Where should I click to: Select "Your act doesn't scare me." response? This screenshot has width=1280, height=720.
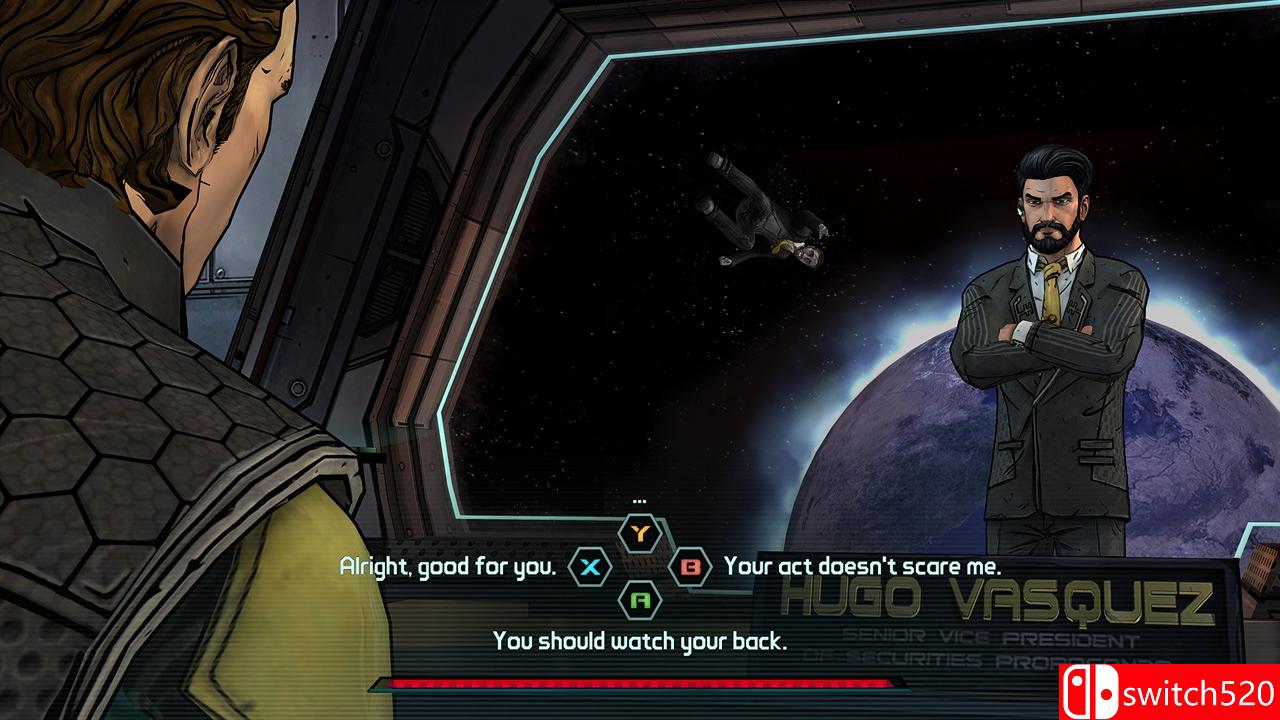tap(862, 567)
